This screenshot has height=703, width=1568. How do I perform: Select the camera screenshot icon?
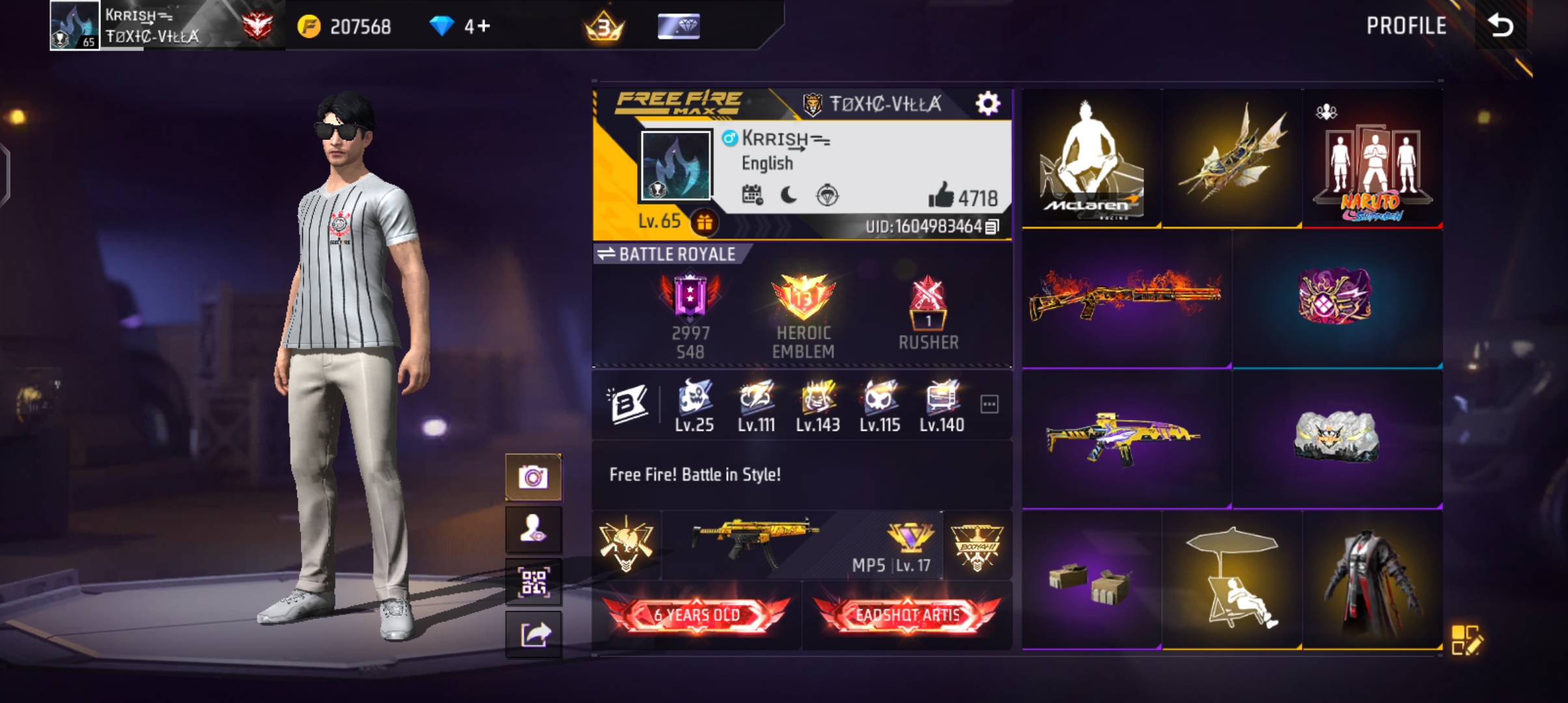coord(534,476)
